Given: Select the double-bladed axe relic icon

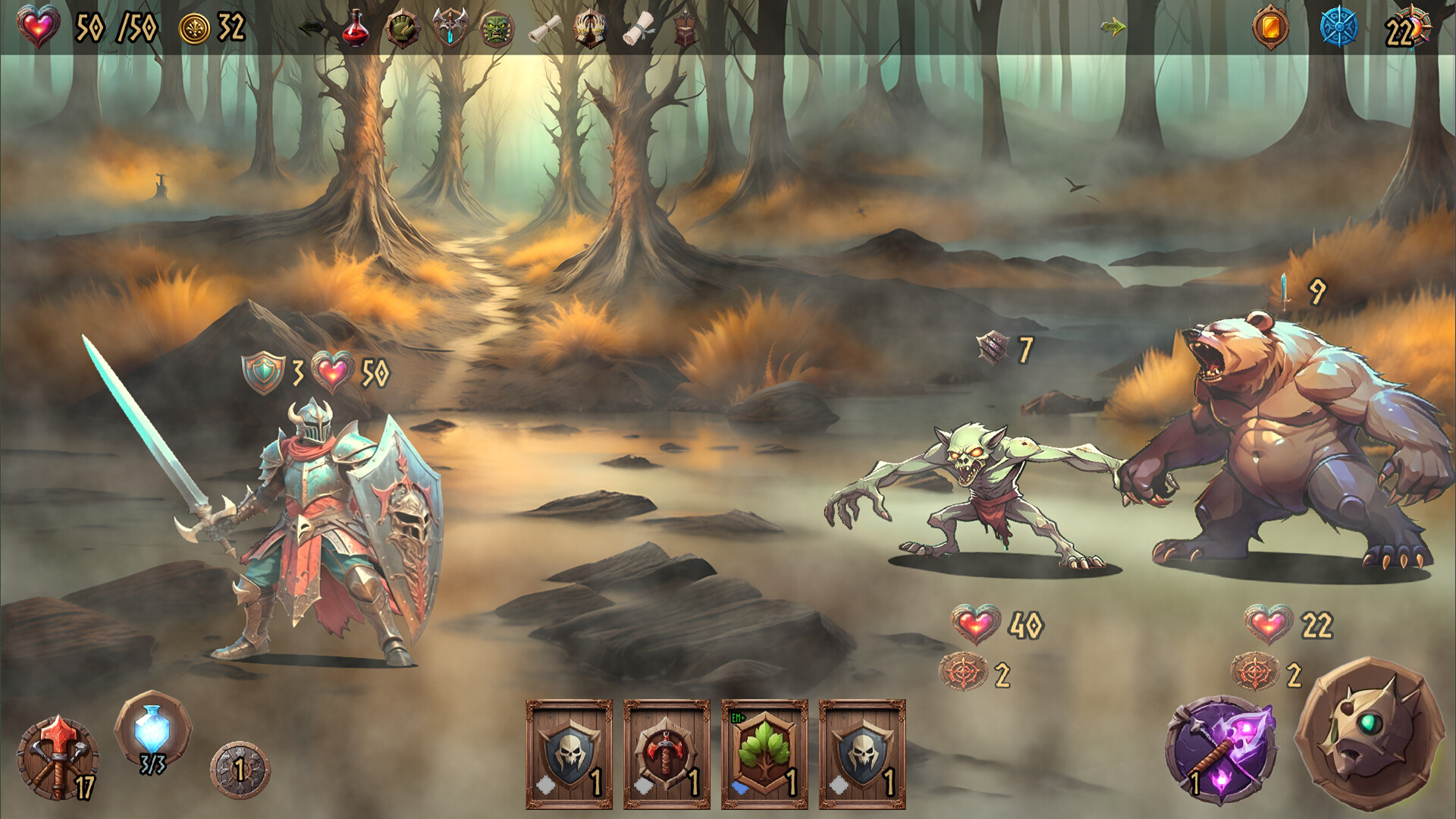Looking at the screenshot, I should coord(450,29).
